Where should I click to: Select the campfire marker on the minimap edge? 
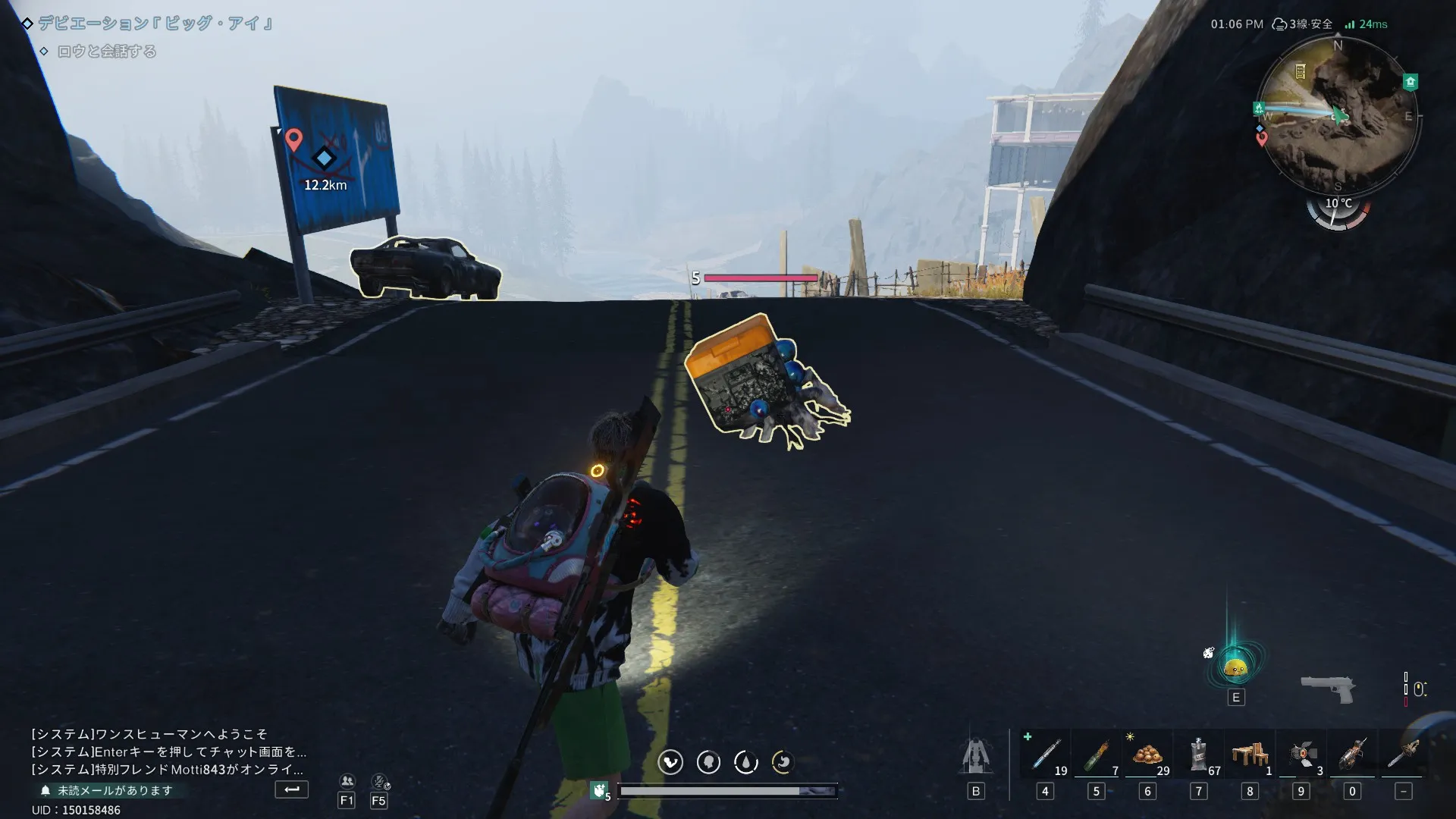click(x=1259, y=108)
